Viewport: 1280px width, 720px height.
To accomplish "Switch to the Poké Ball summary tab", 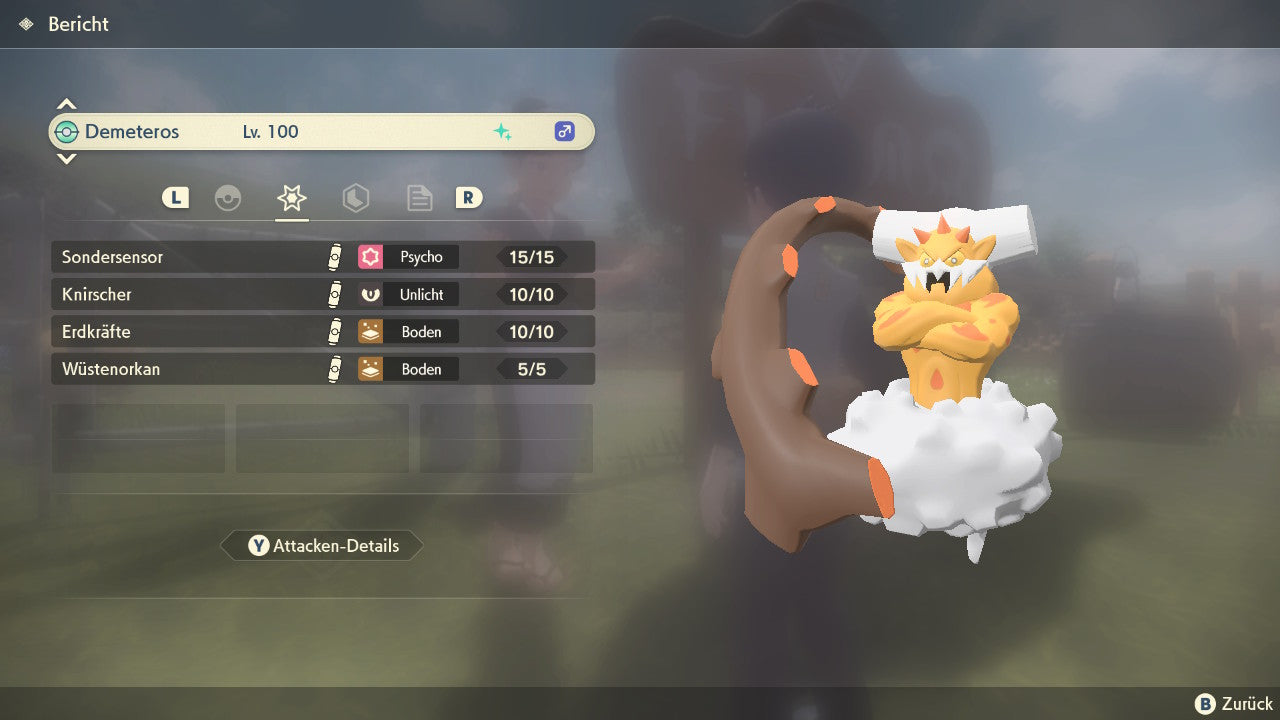I will tap(228, 198).
